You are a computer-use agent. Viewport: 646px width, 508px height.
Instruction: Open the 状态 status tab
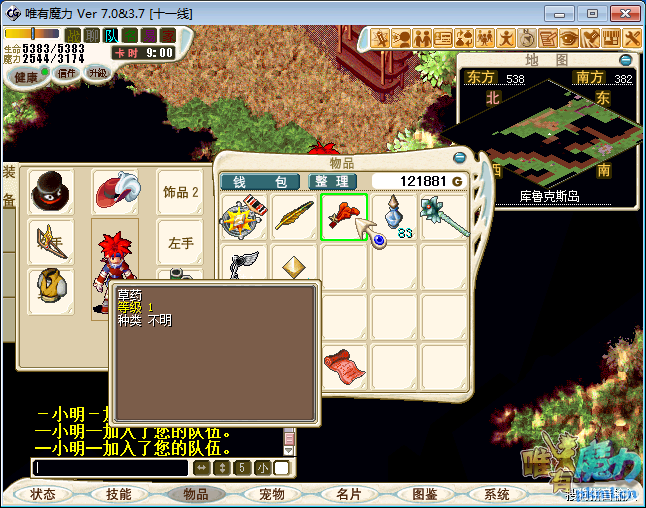tap(43, 494)
